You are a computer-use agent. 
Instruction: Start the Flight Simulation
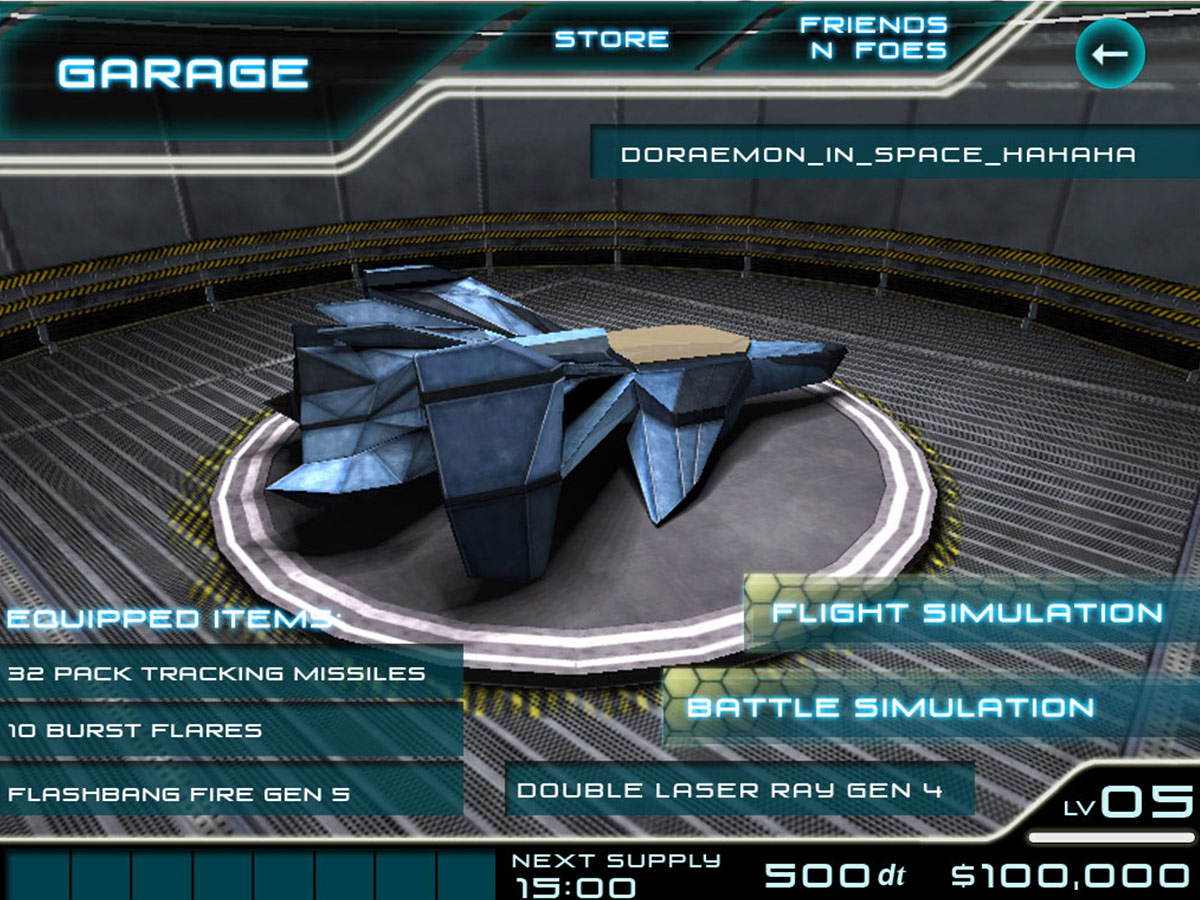tap(966, 613)
